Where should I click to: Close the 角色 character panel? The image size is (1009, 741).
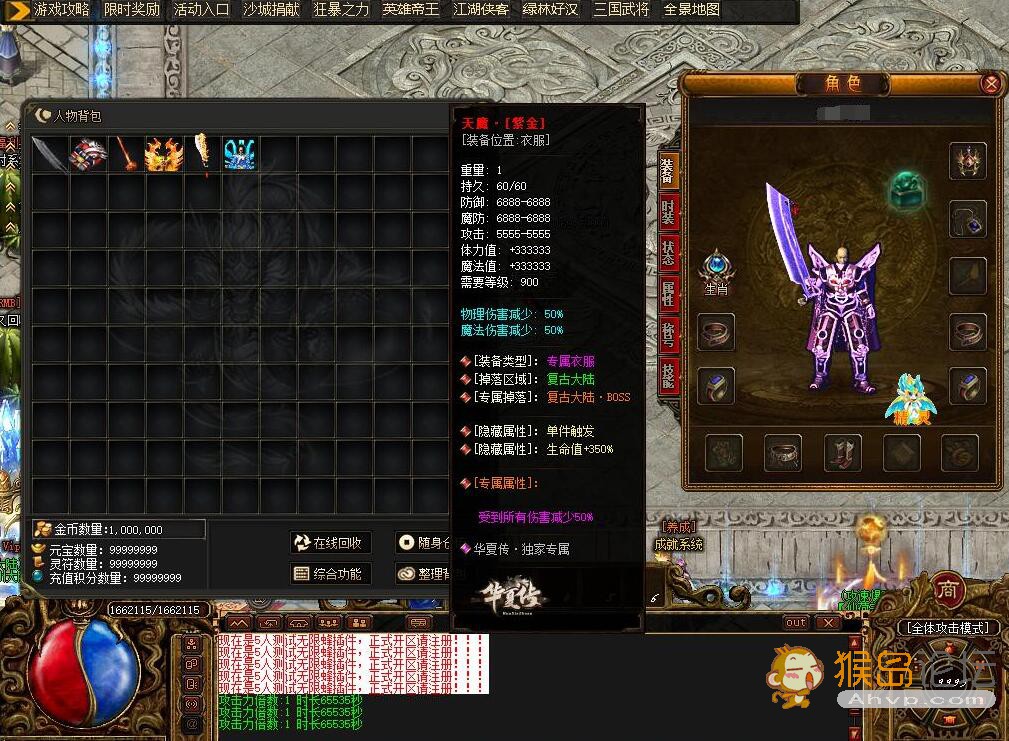990,84
